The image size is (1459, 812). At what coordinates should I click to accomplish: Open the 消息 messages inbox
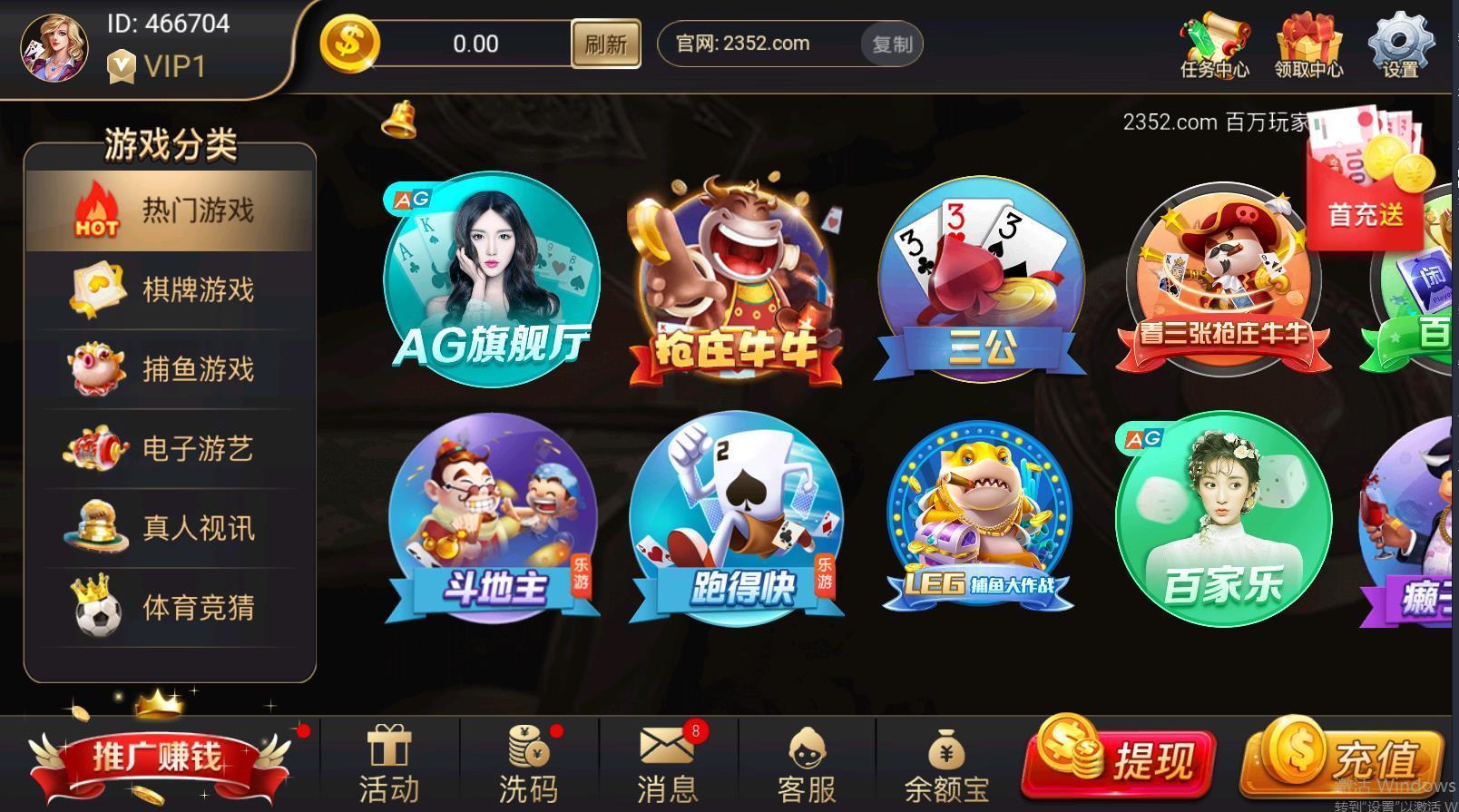click(x=667, y=764)
